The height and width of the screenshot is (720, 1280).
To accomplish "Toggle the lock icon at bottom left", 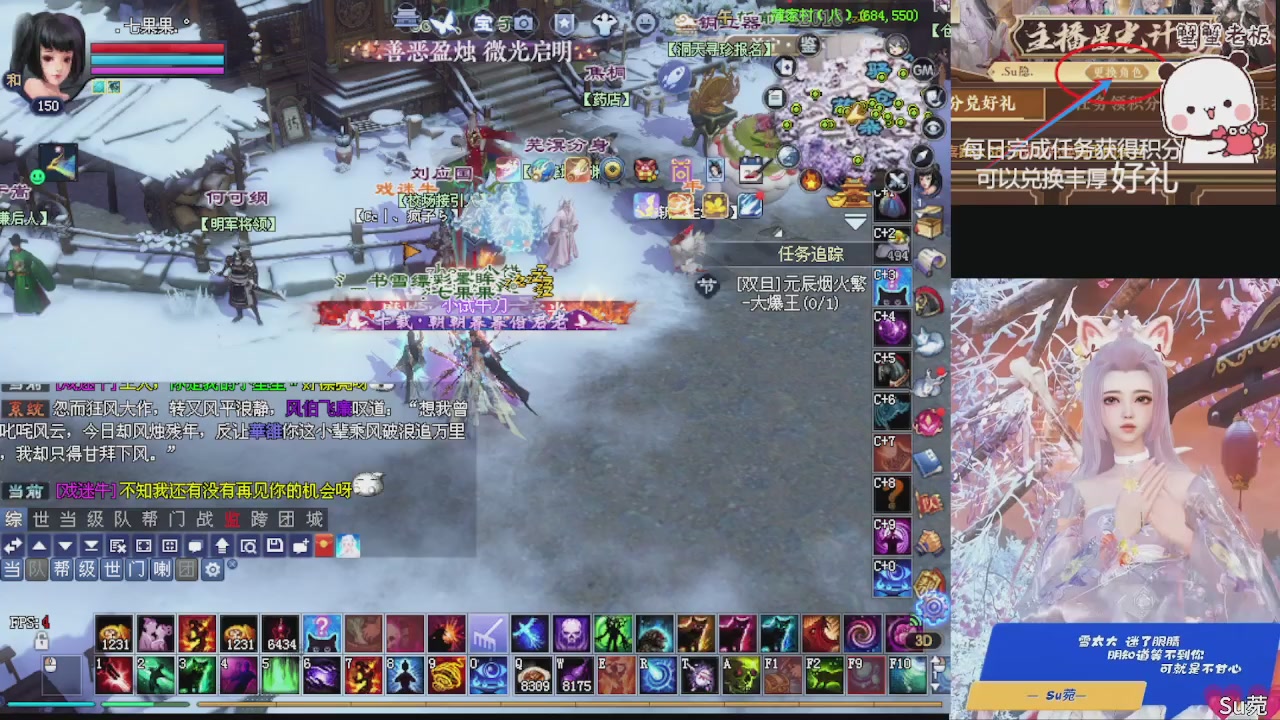I will coord(41,640).
